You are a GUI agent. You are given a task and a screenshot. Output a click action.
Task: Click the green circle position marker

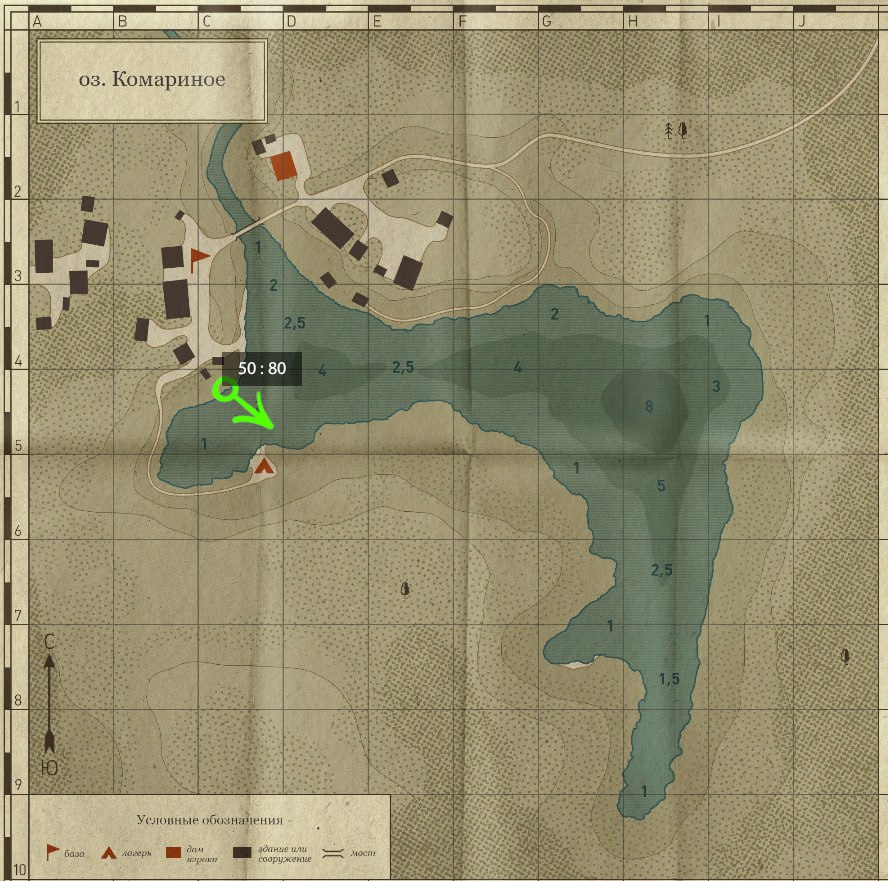point(227,390)
